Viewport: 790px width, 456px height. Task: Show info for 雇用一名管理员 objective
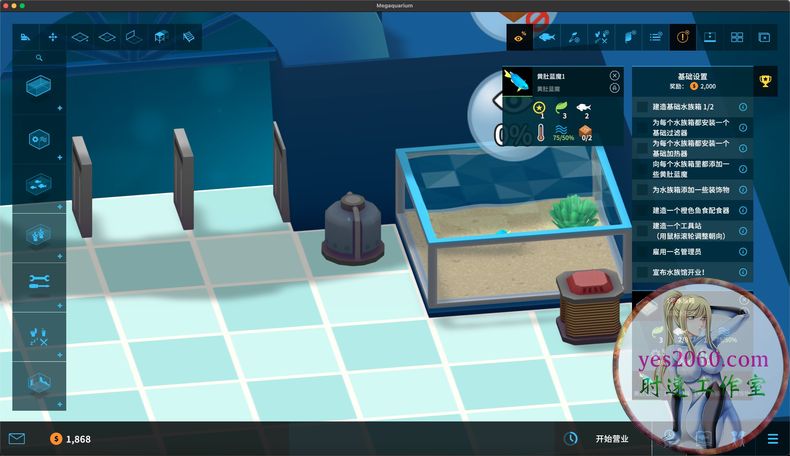743,252
